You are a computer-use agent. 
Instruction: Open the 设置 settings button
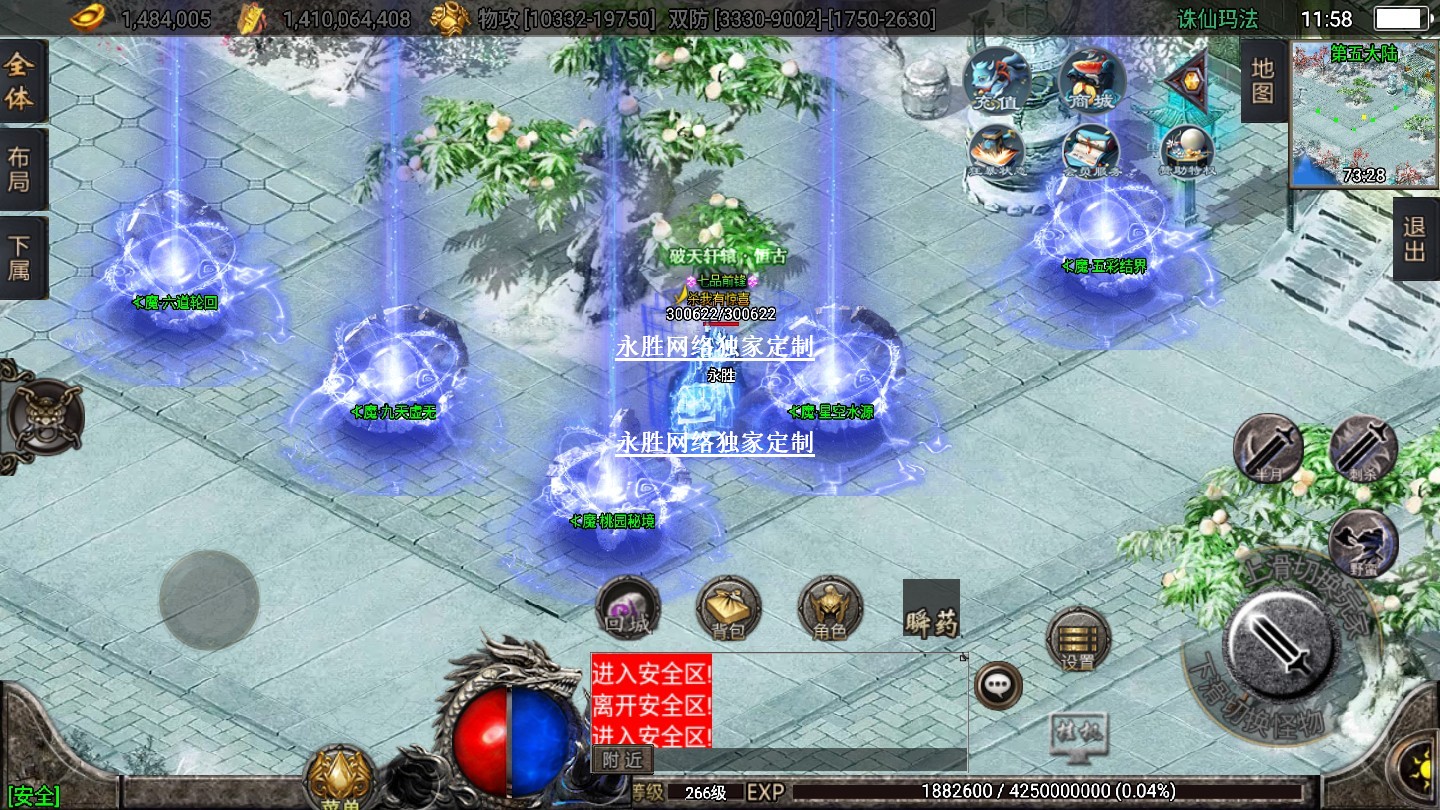[1078, 639]
